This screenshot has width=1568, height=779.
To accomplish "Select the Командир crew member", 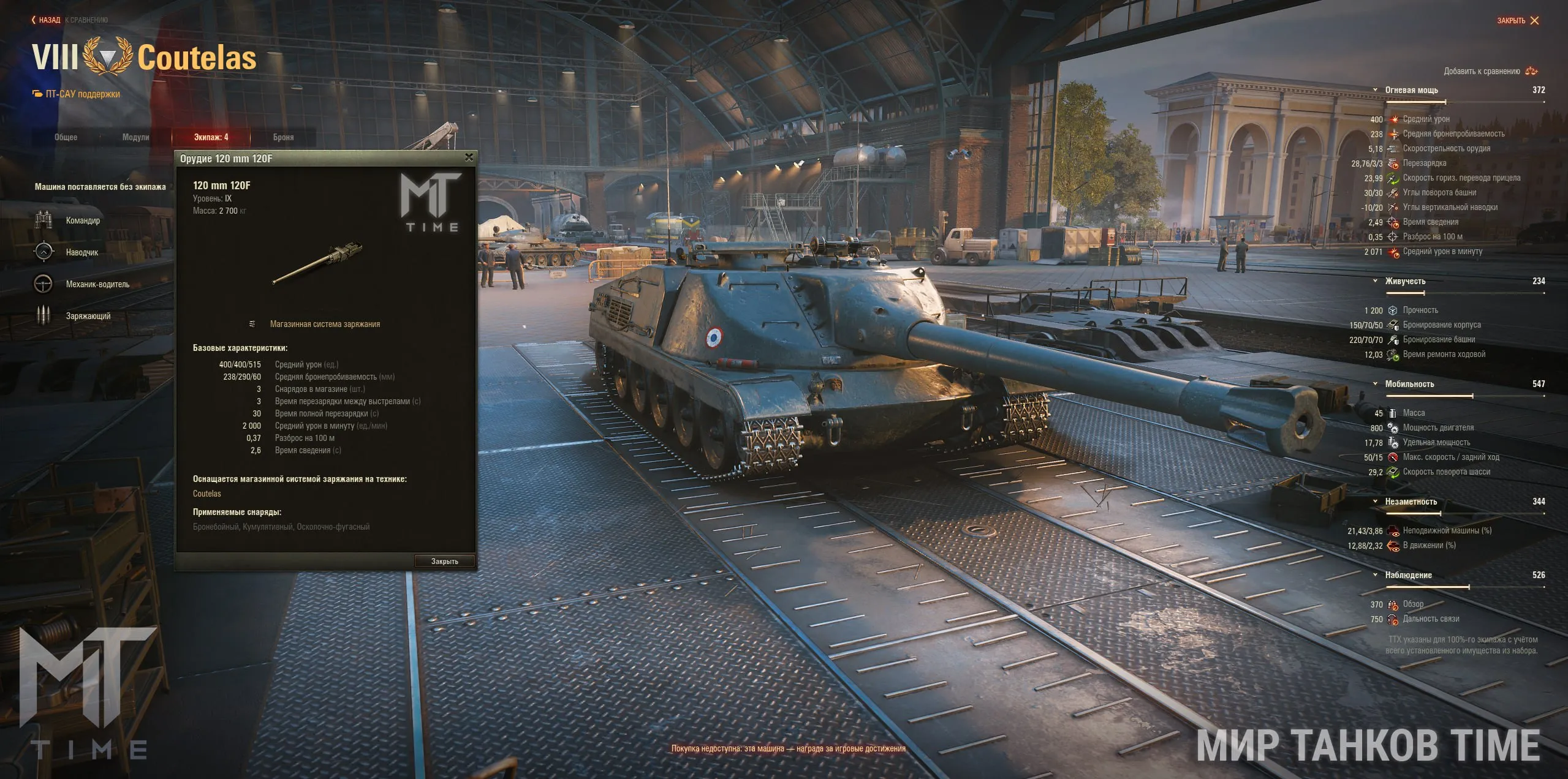I will (83, 220).
